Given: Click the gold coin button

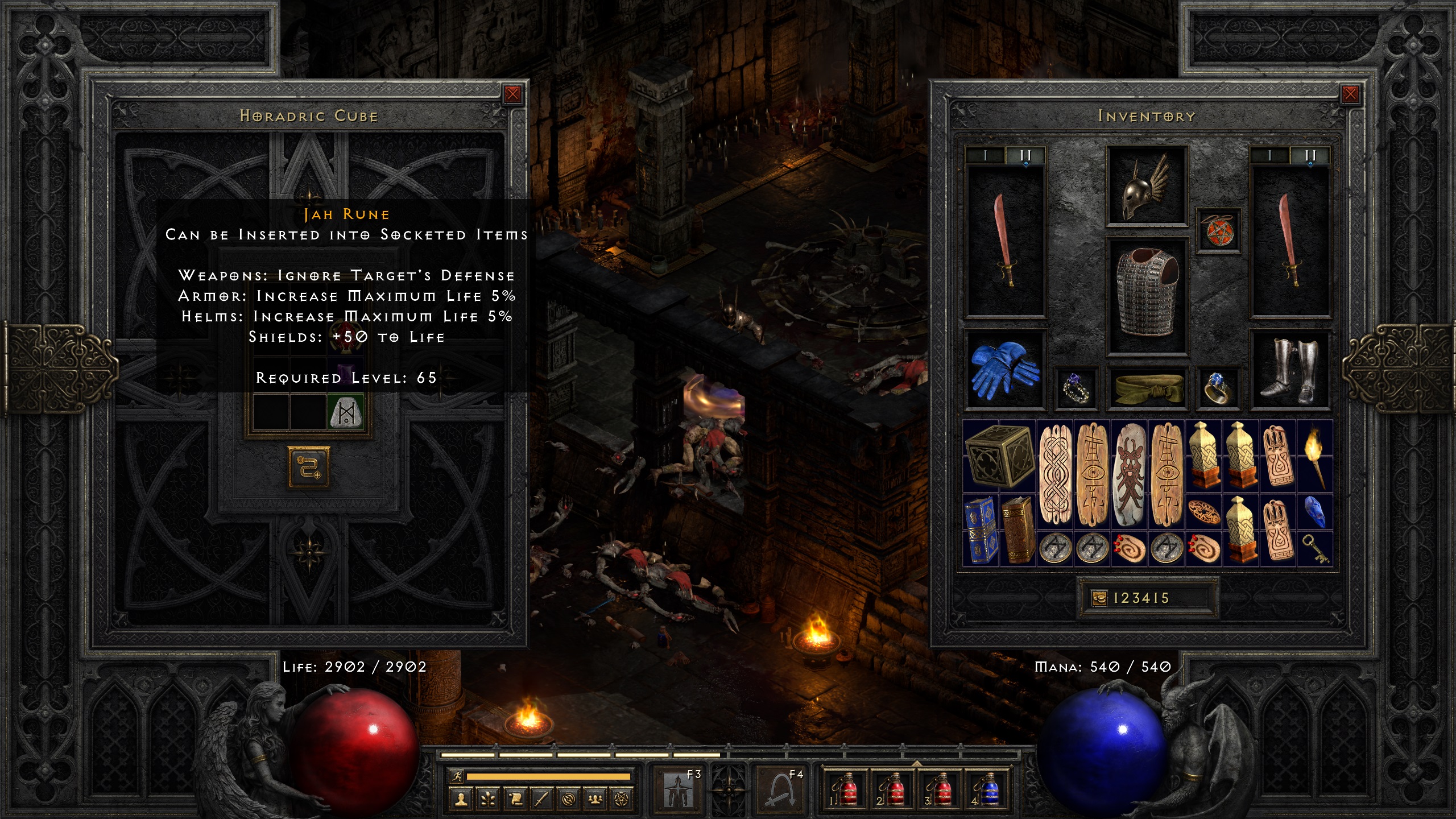Looking at the screenshot, I should pyautogui.click(x=1099, y=598).
